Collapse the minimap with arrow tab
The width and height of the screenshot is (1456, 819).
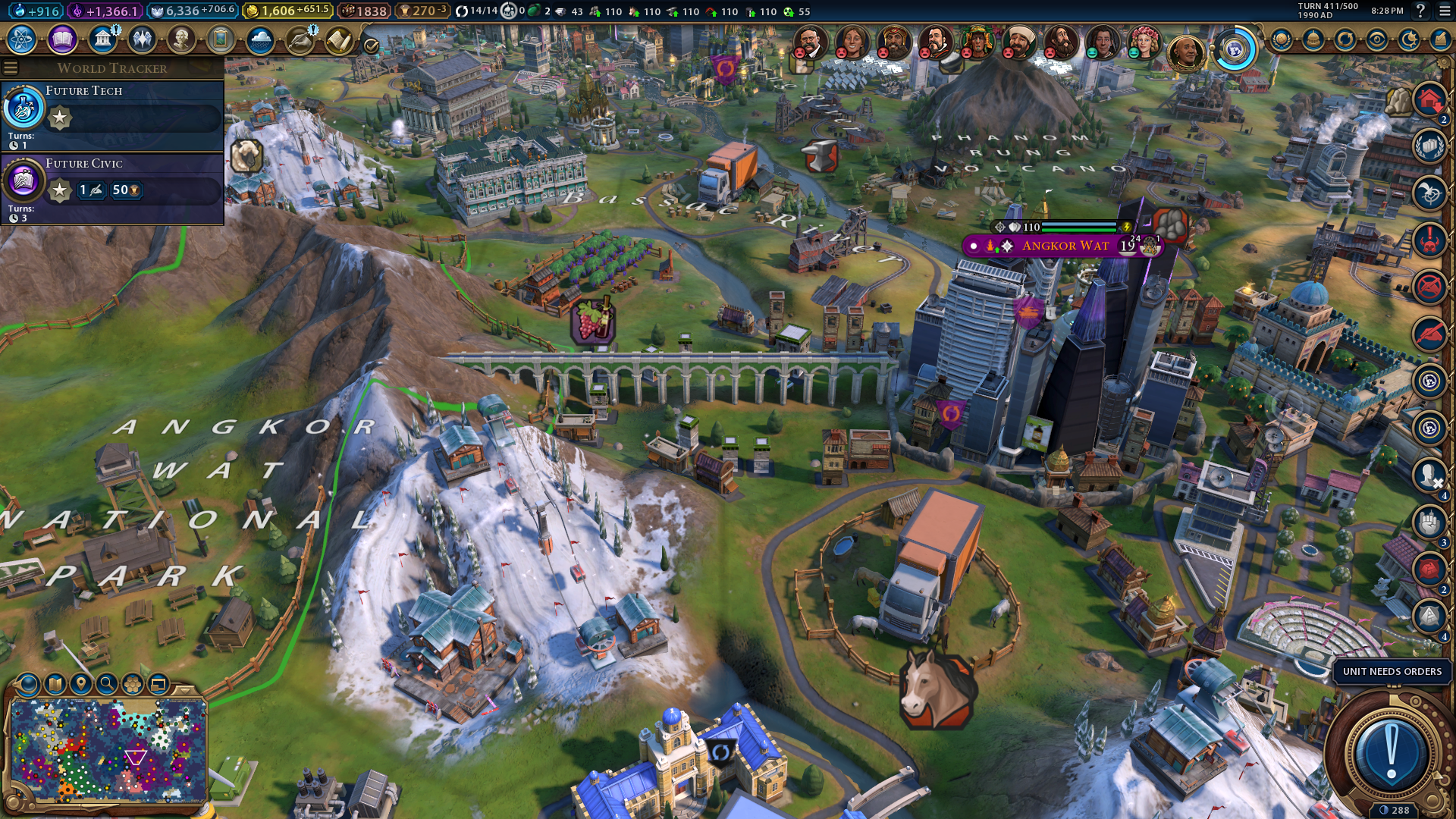click(185, 689)
